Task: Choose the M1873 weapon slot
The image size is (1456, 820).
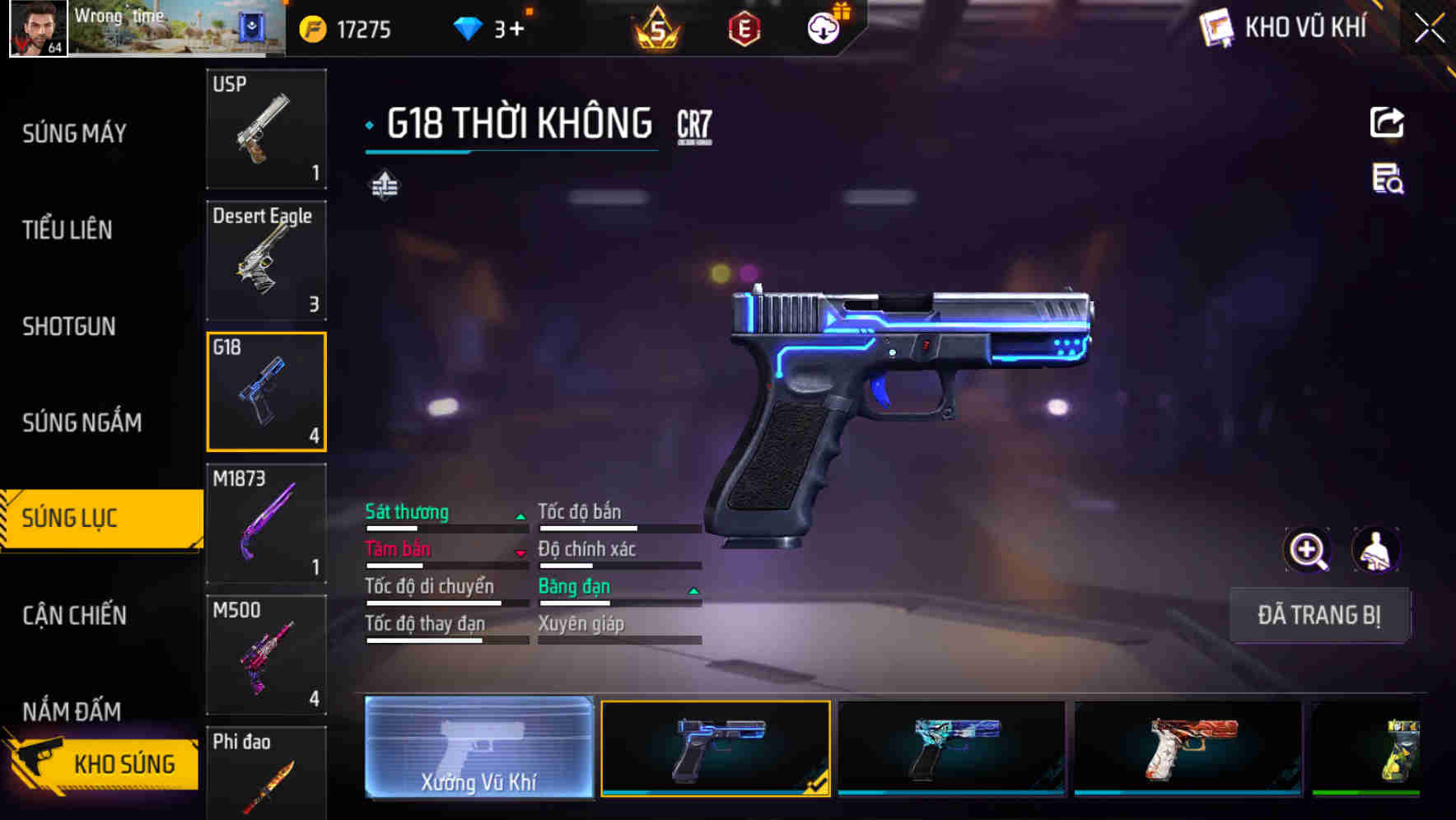Action: pyautogui.click(x=266, y=523)
